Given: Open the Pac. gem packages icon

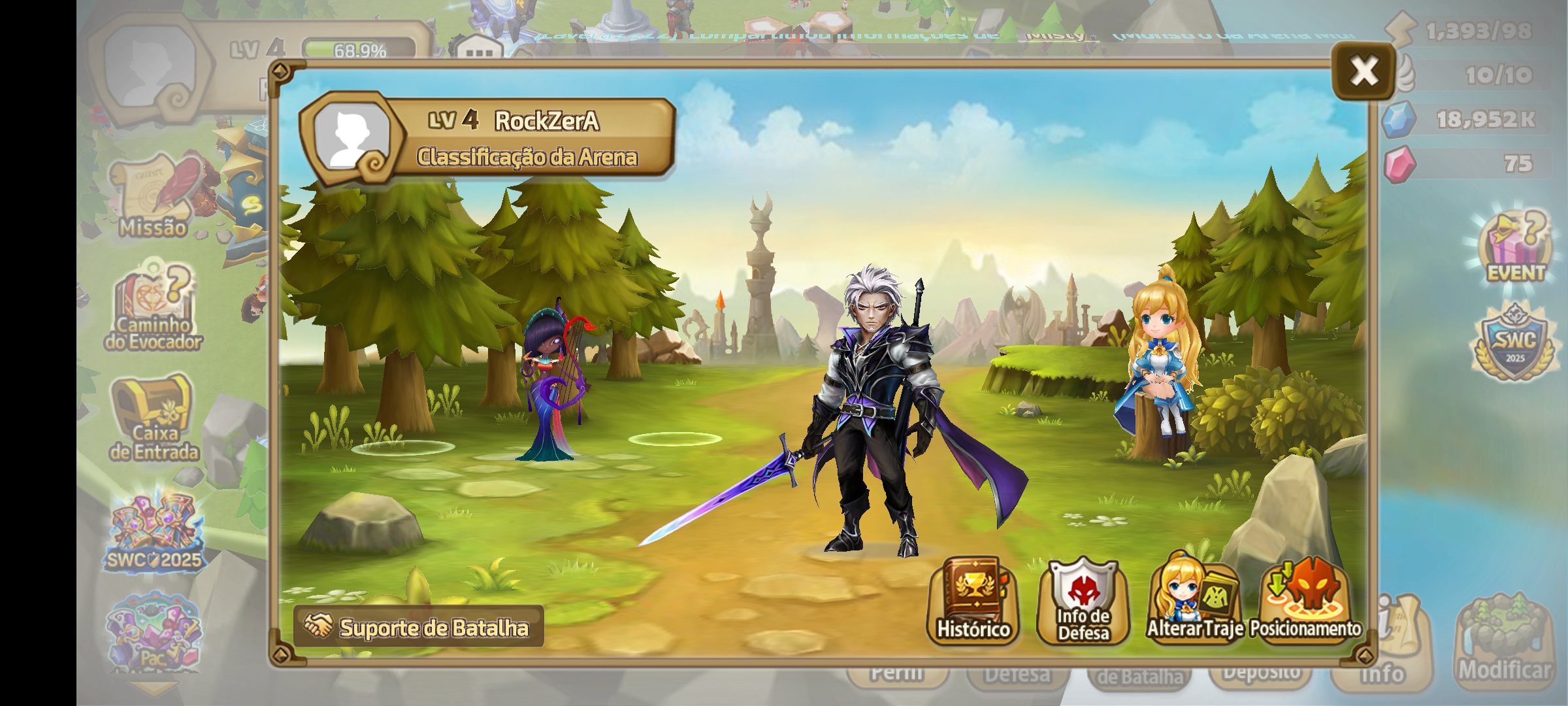Looking at the screenshot, I should [154, 633].
